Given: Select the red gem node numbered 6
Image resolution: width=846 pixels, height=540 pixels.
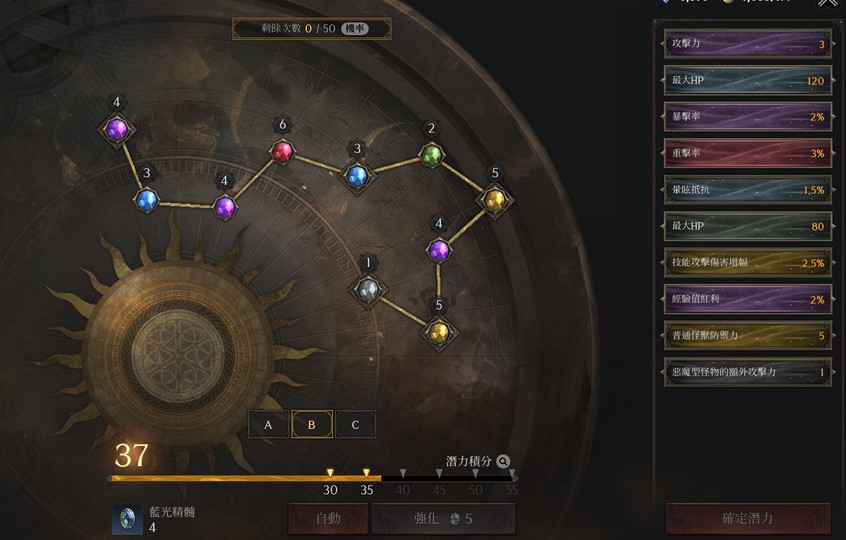Looking at the screenshot, I should (283, 151).
